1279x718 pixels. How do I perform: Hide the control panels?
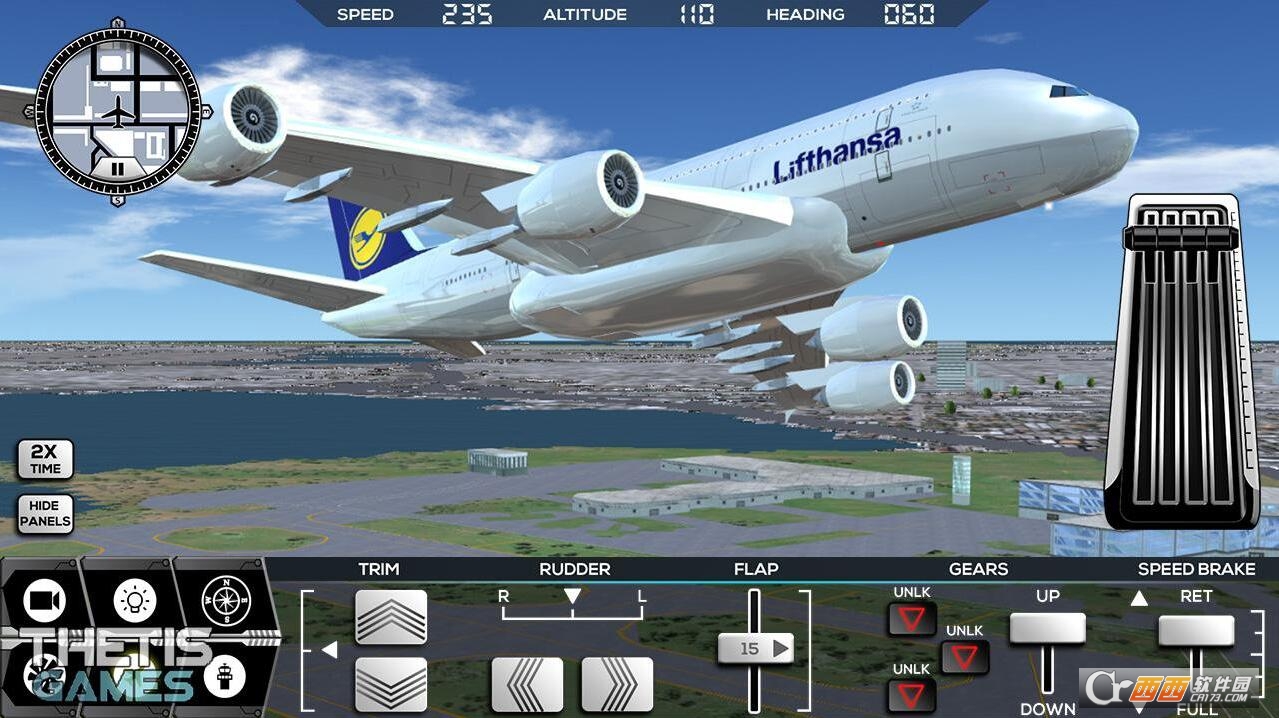pos(45,513)
